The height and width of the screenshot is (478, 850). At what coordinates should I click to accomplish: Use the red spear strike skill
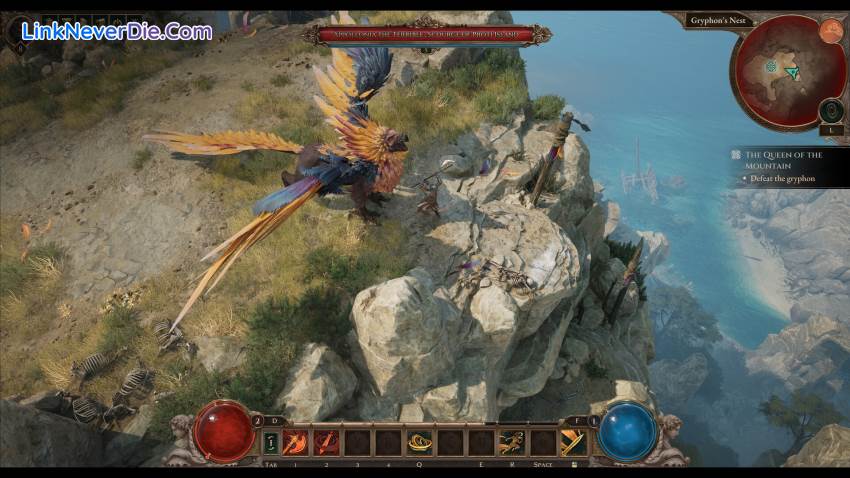pos(326,441)
